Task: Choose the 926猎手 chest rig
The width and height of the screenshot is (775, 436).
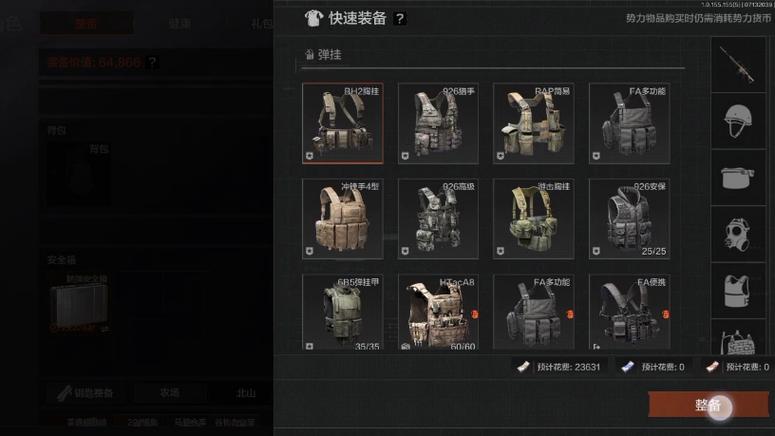Action: (x=438, y=123)
